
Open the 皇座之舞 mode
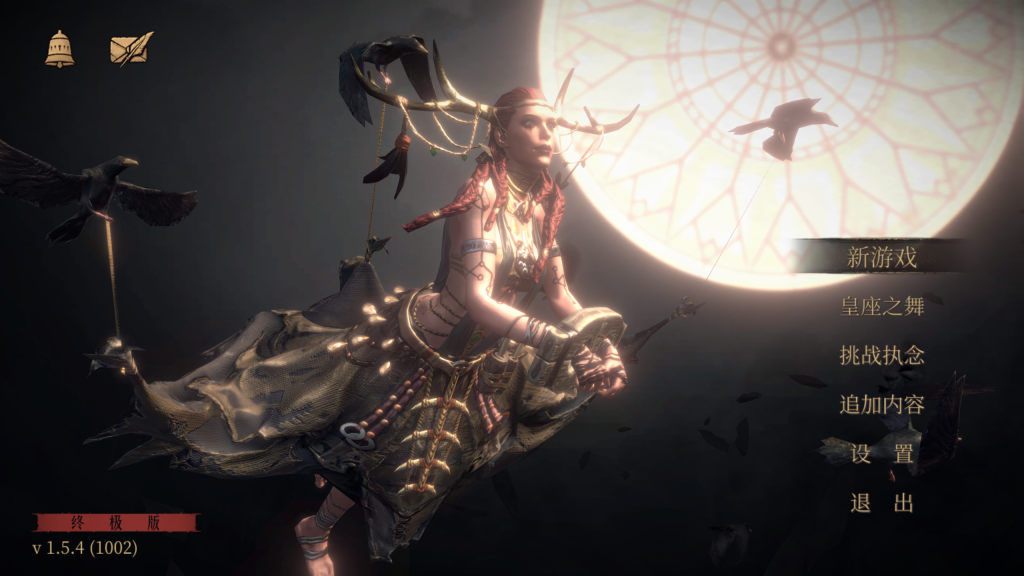pyautogui.click(x=881, y=306)
